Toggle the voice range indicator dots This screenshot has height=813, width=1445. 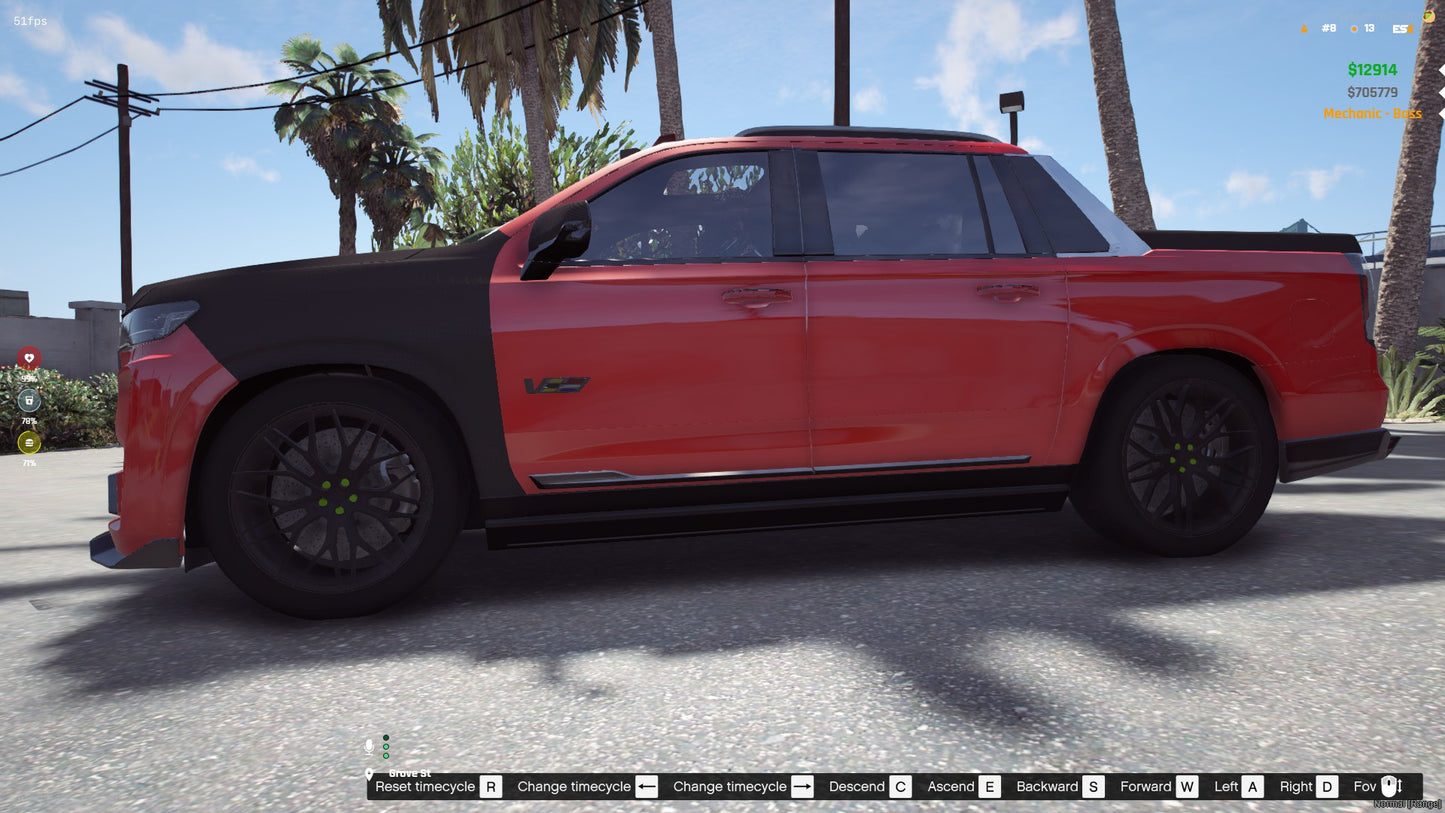click(x=386, y=747)
